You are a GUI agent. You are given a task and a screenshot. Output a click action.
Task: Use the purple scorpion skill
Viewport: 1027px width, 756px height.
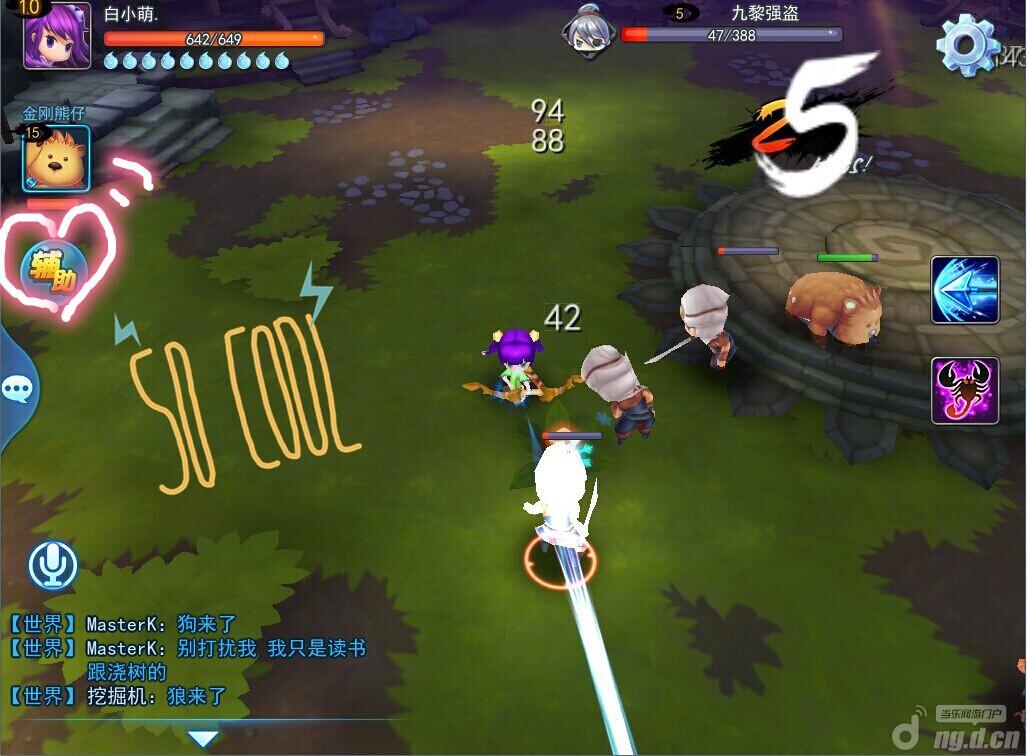click(965, 390)
